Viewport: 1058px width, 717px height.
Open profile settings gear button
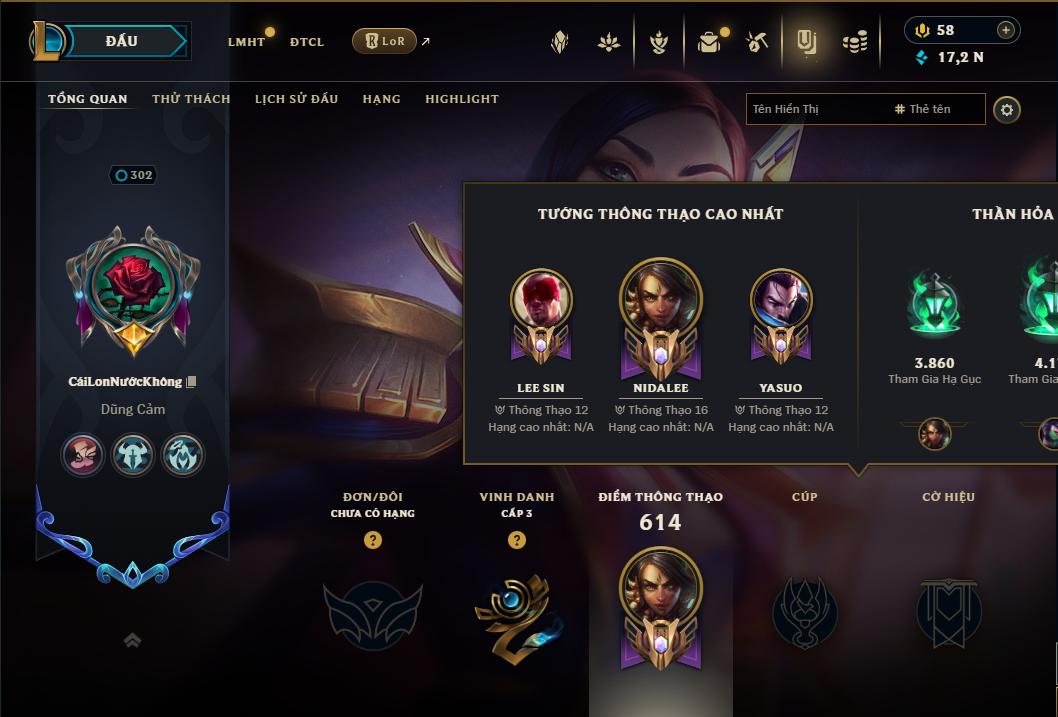[x=1007, y=109]
